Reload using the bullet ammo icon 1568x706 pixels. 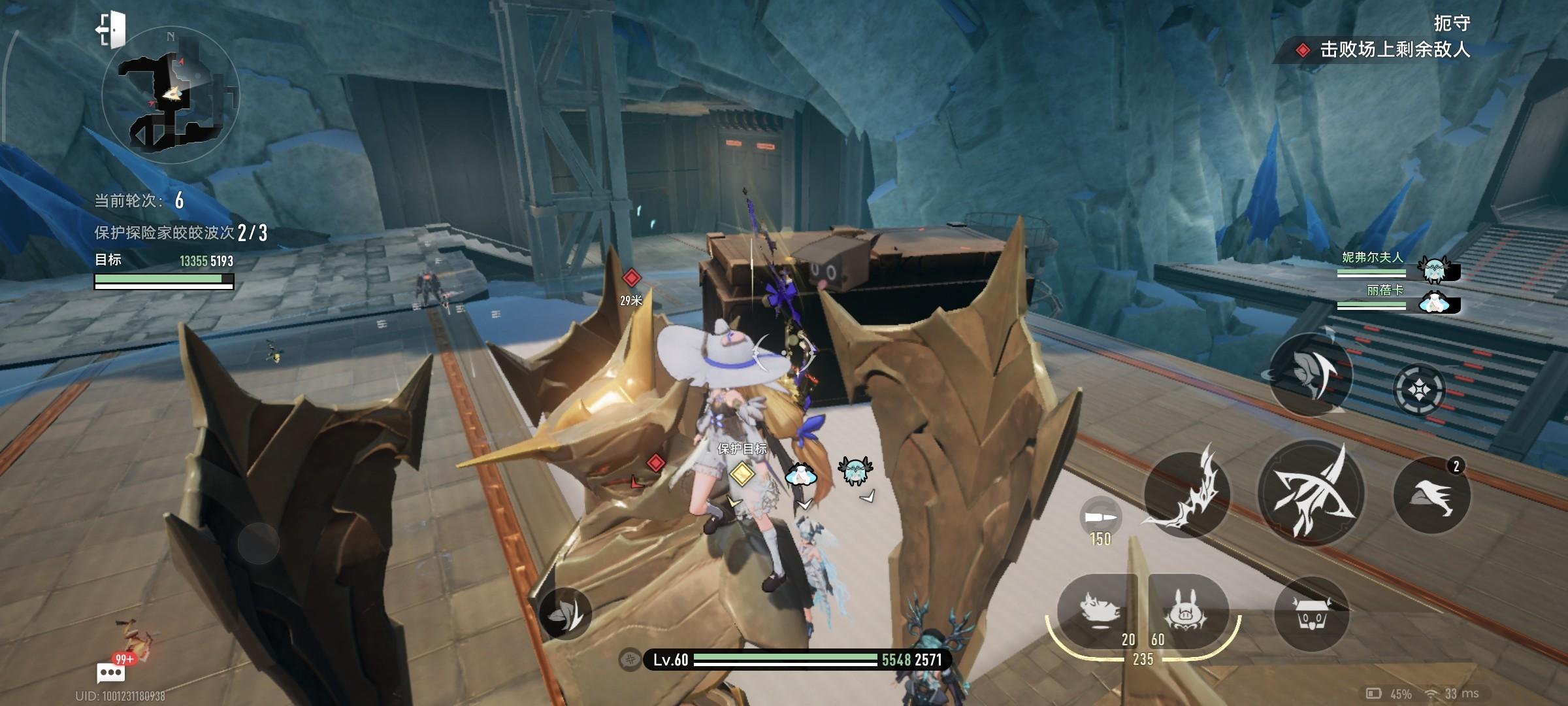(x=1100, y=518)
